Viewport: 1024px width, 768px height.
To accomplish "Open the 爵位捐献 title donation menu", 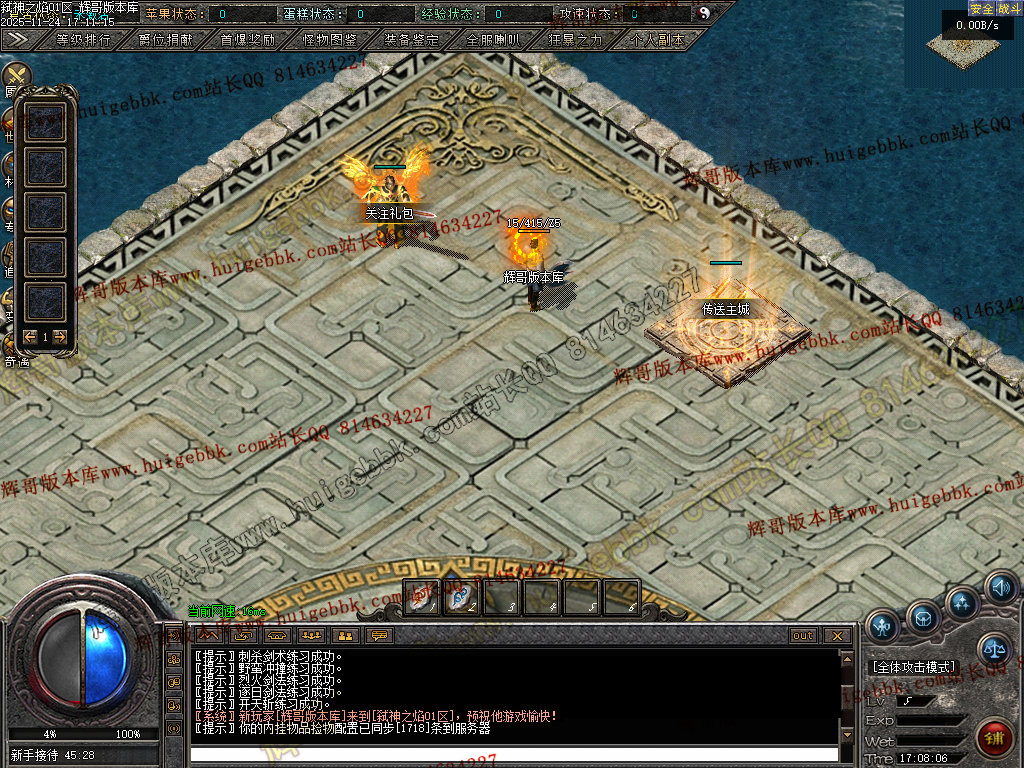I will pos(167,41).
